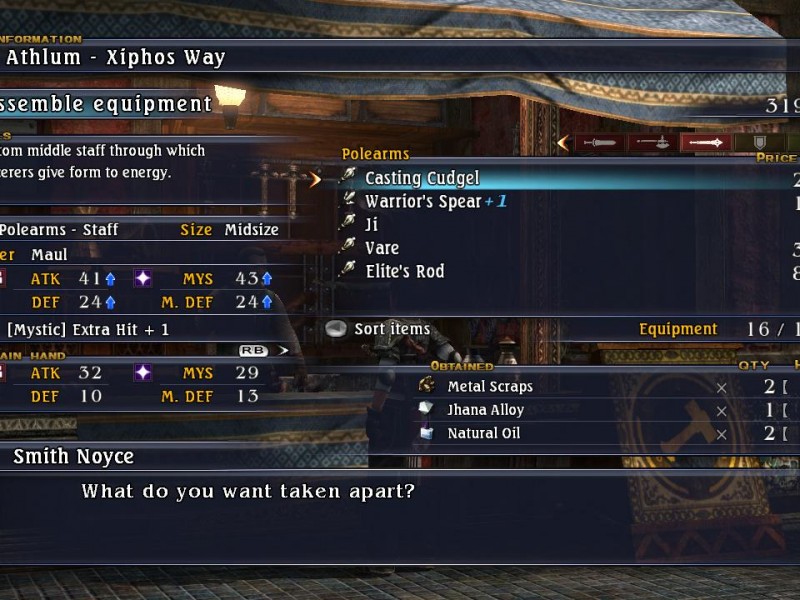The height and width of the screenshot is (600, 800).
Task: Select the Jhana Alloy row
Action: 485,410
